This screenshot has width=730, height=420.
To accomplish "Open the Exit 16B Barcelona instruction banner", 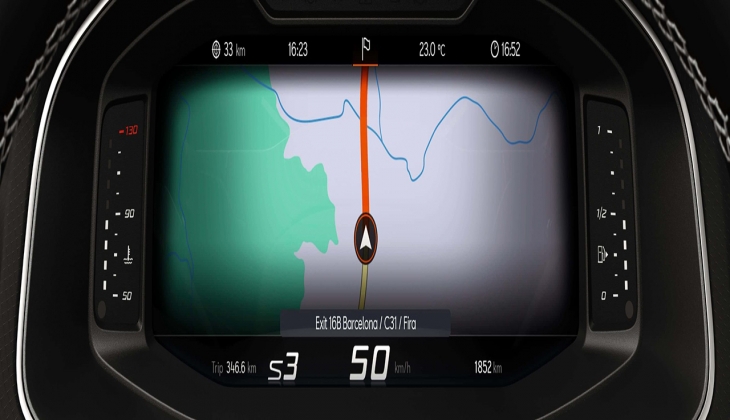I will 365,324.
